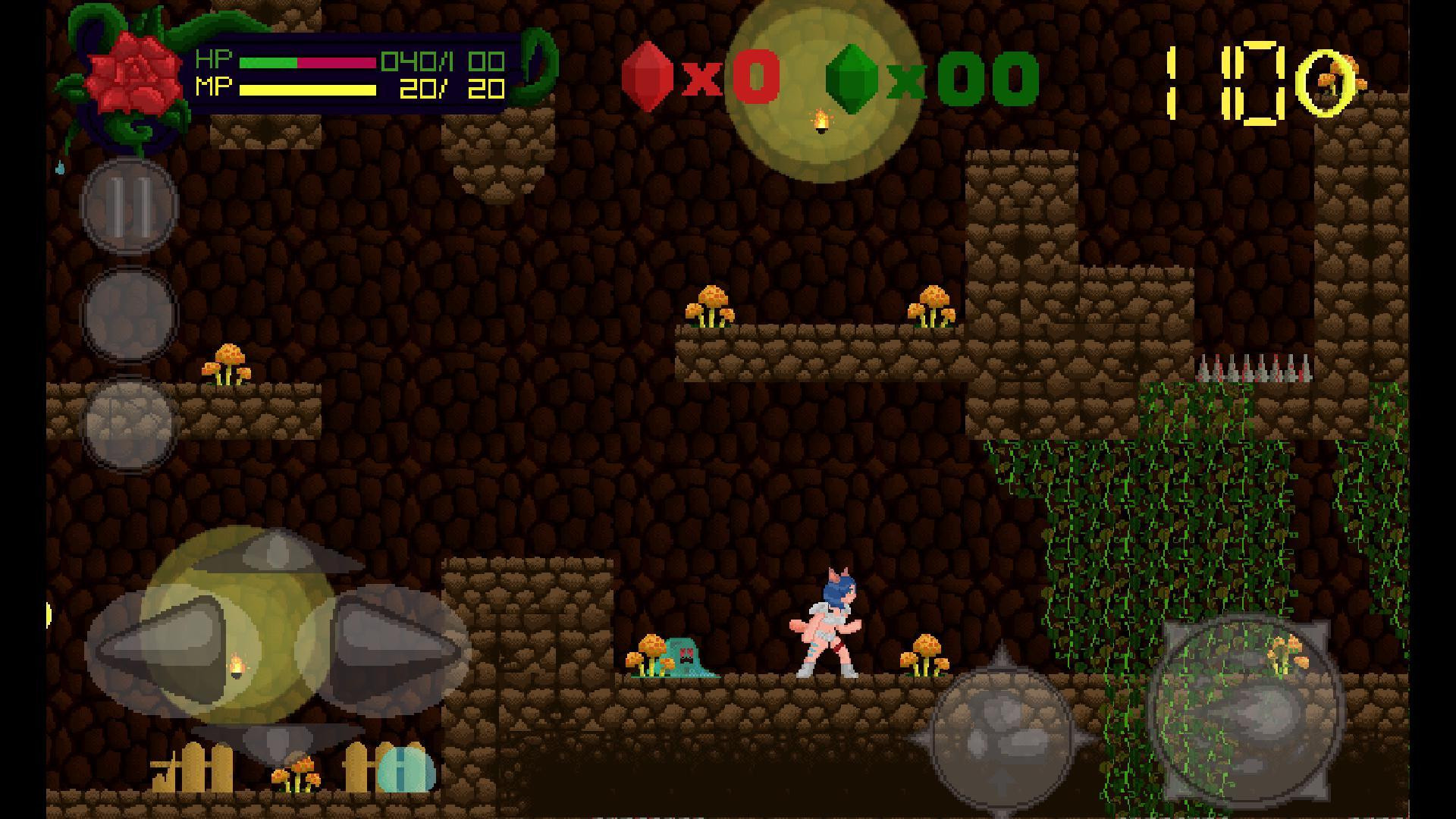Tap the empty circular slot below the pause button
This screenshot has height=819, width=1456.
coord(130,315)
